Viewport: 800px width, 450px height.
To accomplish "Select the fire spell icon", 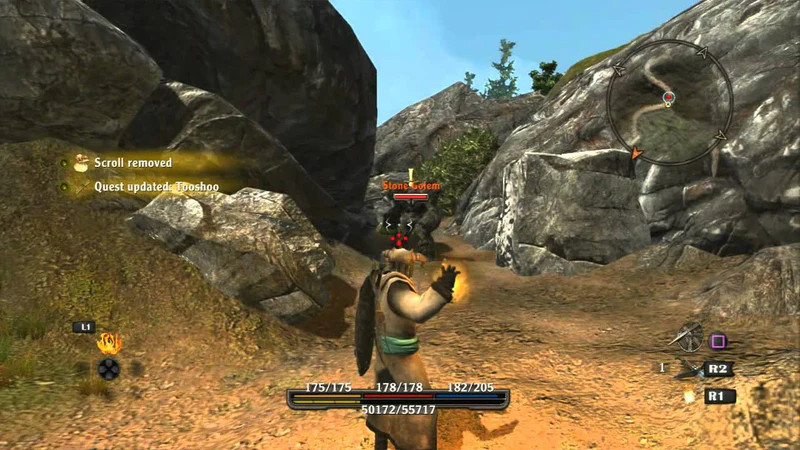I will coord(108,343).
